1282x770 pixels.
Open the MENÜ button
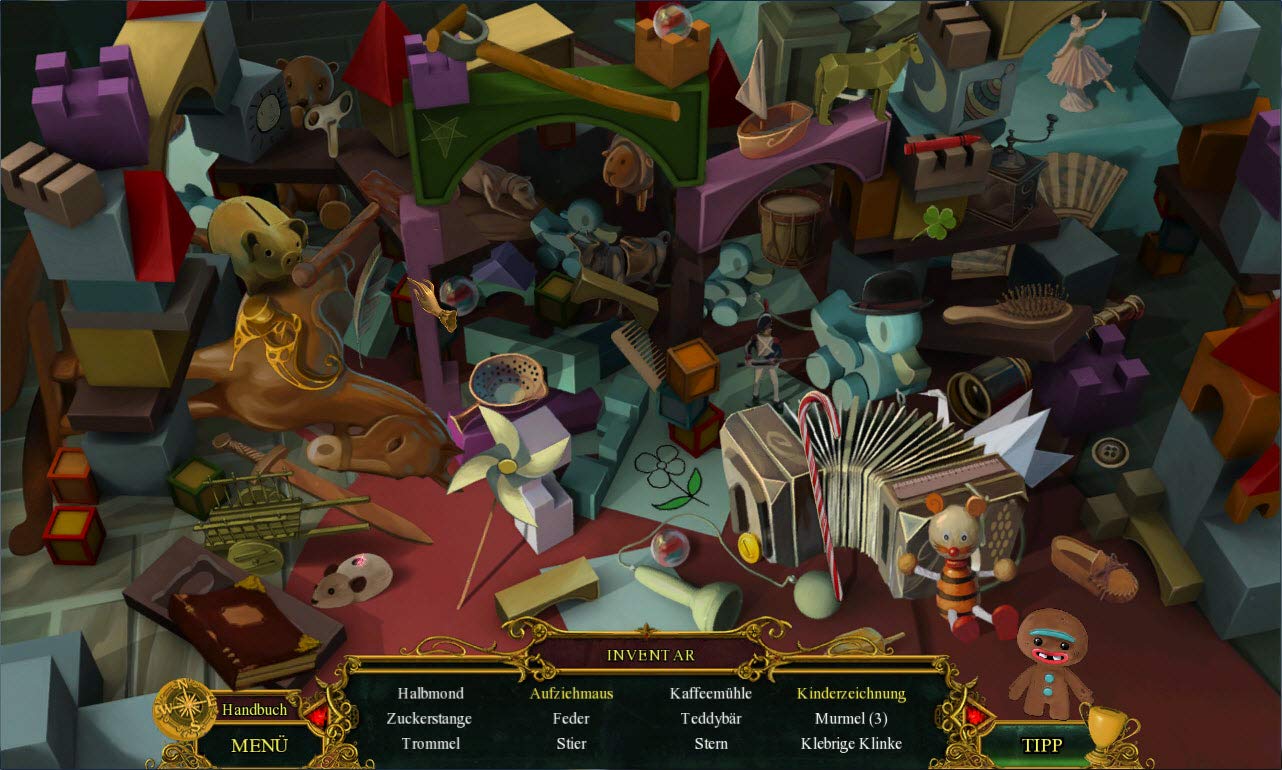[259, 745]
